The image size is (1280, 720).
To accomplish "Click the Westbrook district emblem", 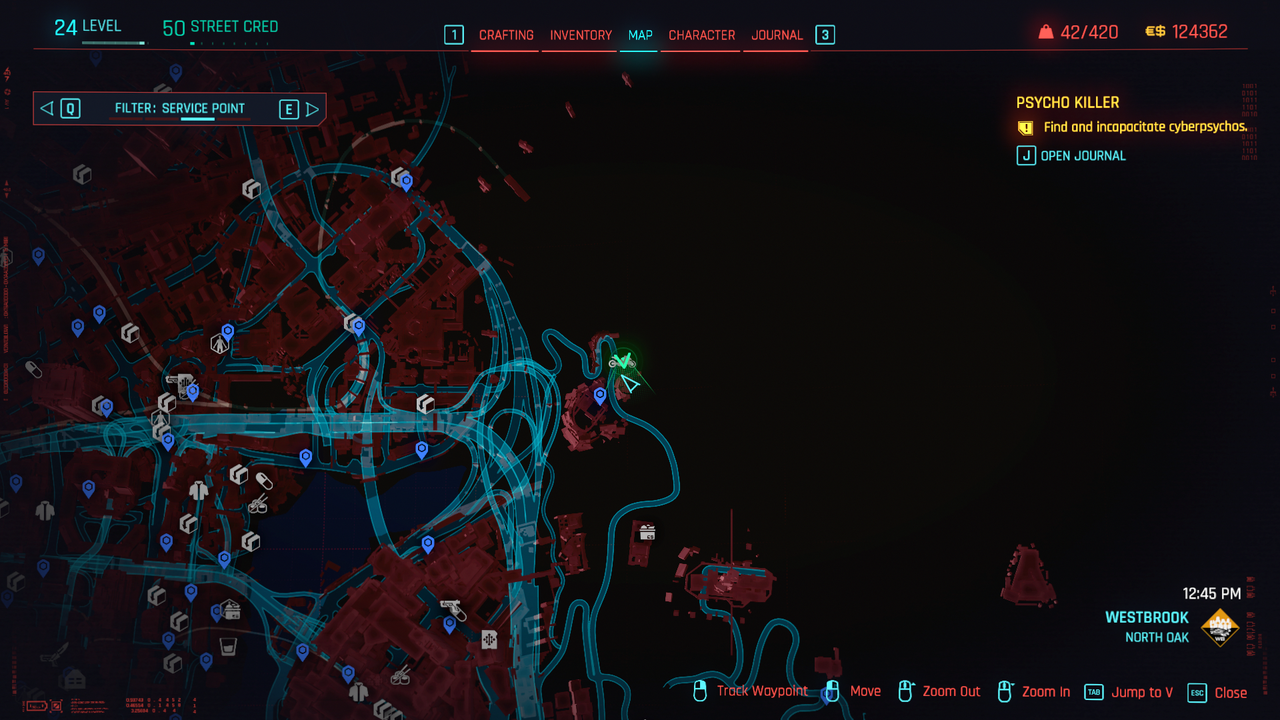I will 1220,628.
